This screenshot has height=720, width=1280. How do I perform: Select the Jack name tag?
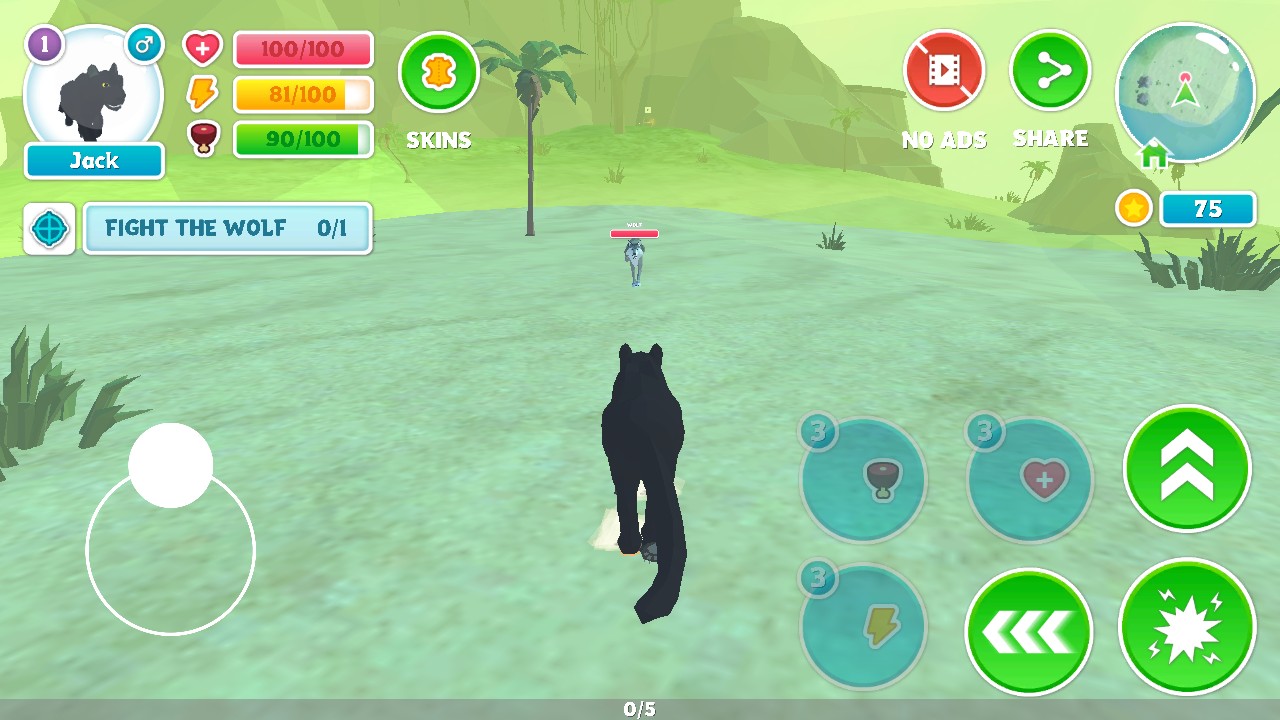[x=94, y=161]
